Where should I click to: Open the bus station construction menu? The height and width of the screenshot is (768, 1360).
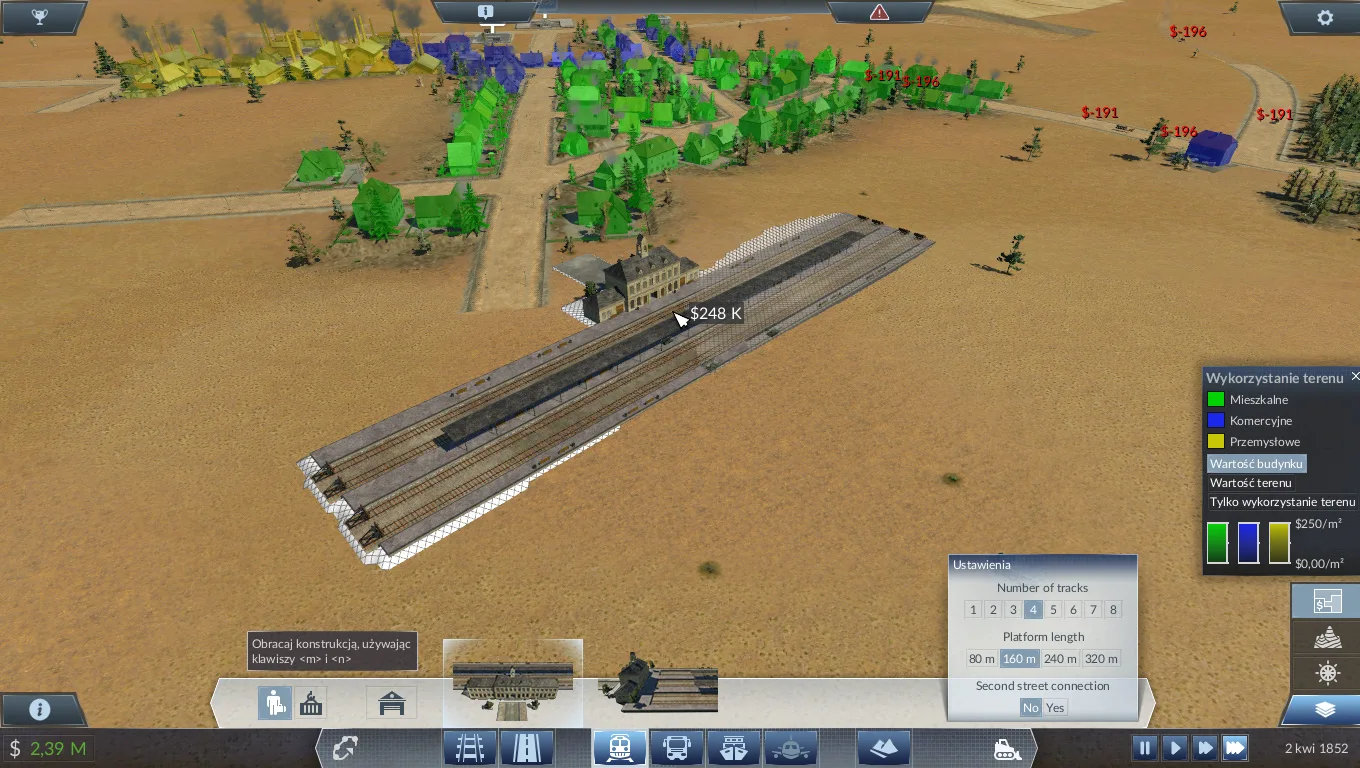[x=678, y=747]
